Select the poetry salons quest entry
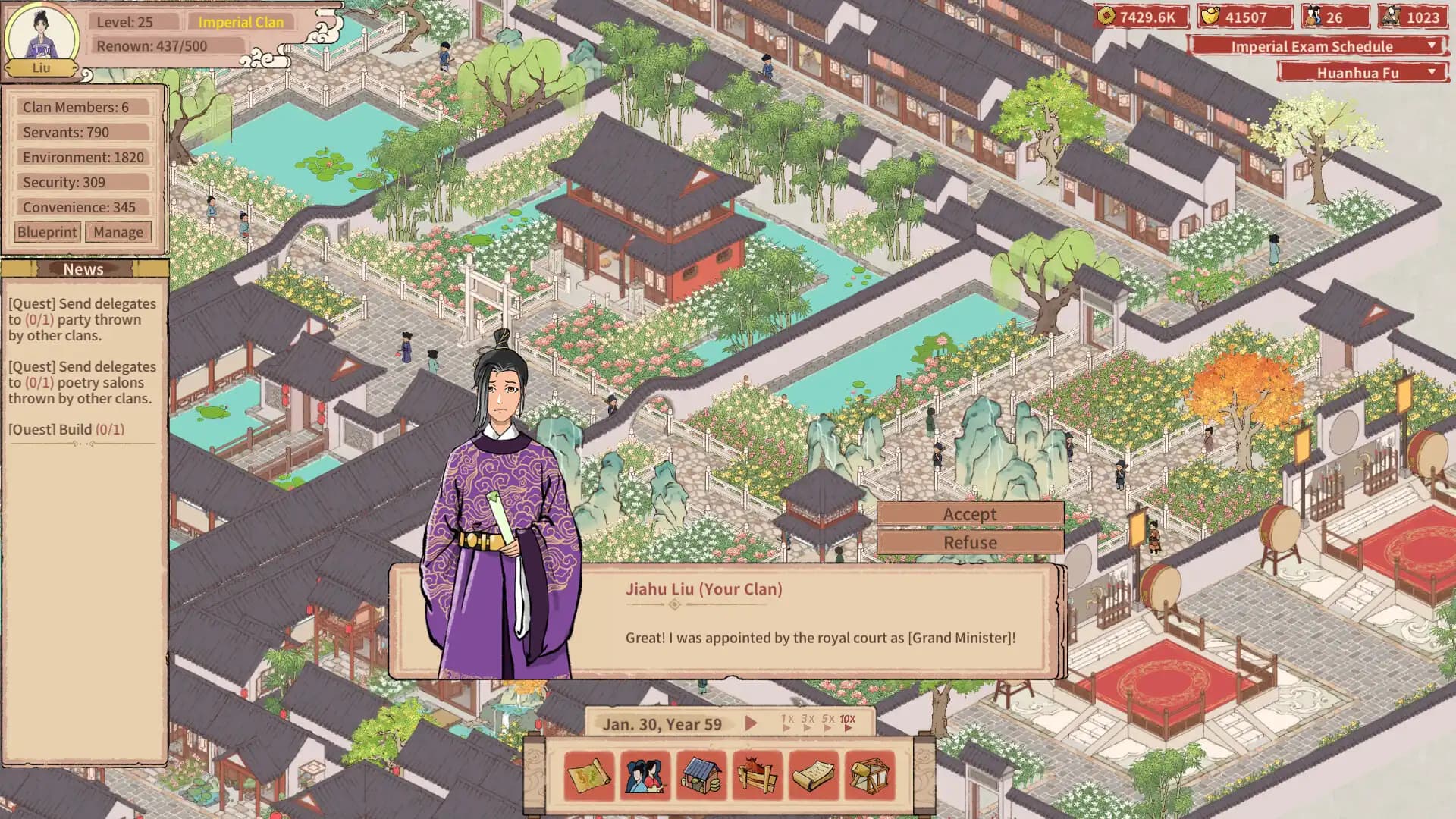 click(x=82, y=382)
